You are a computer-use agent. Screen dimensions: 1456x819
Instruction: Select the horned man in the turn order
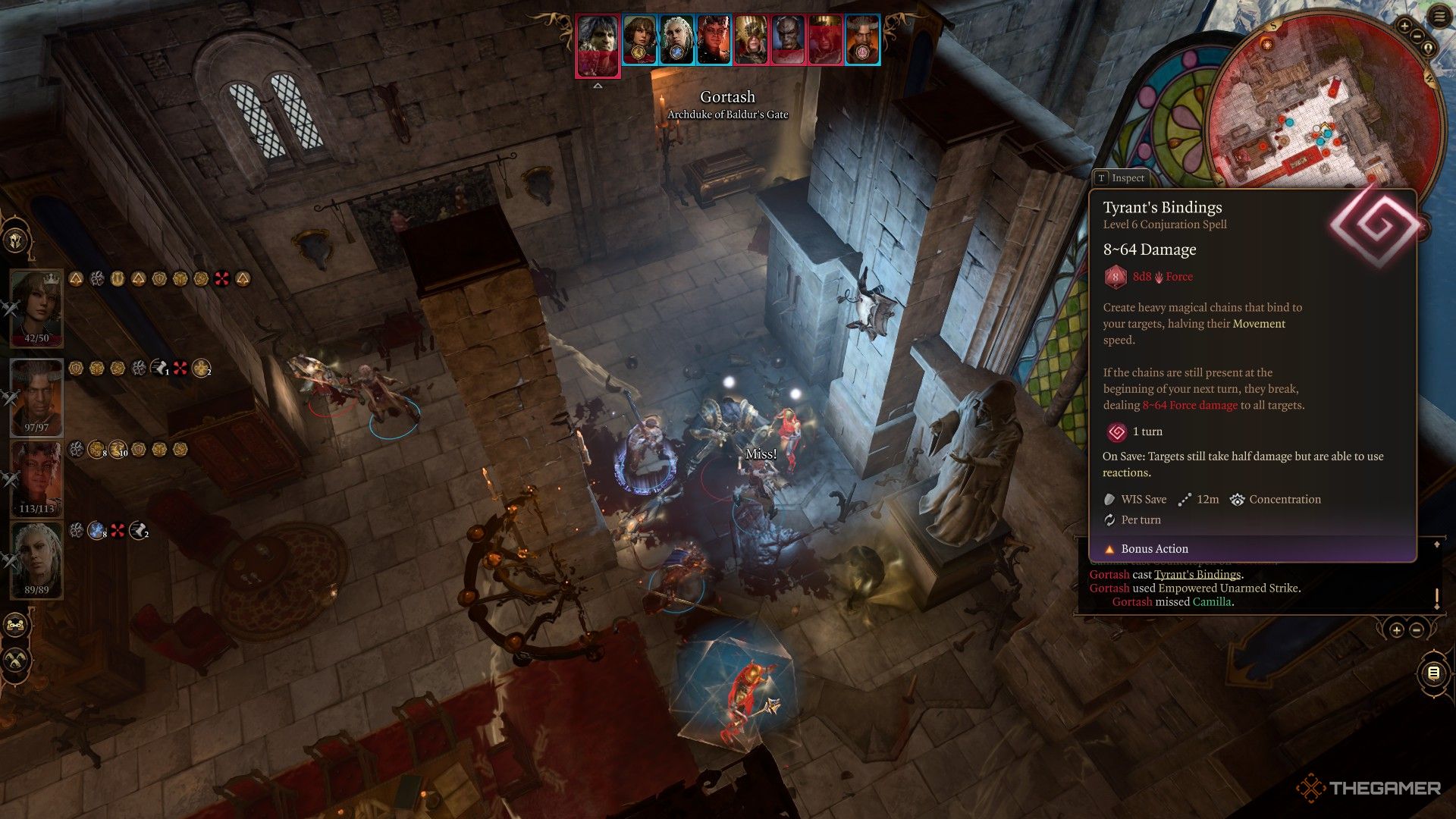click(862, 39)
